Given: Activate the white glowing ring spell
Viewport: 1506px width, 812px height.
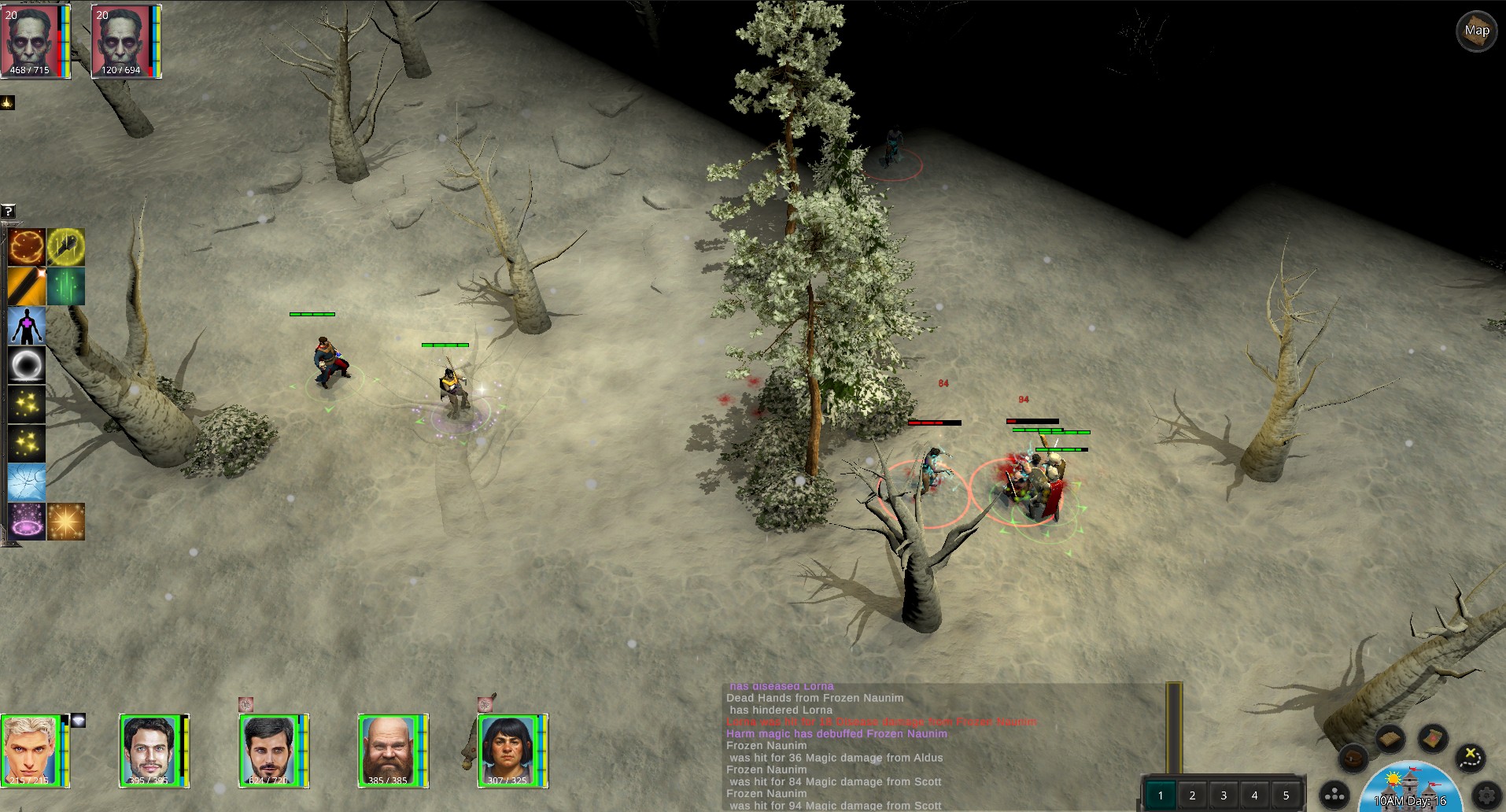Looking at the screenshot, I should pyautogui.click(x=27, y=365).
